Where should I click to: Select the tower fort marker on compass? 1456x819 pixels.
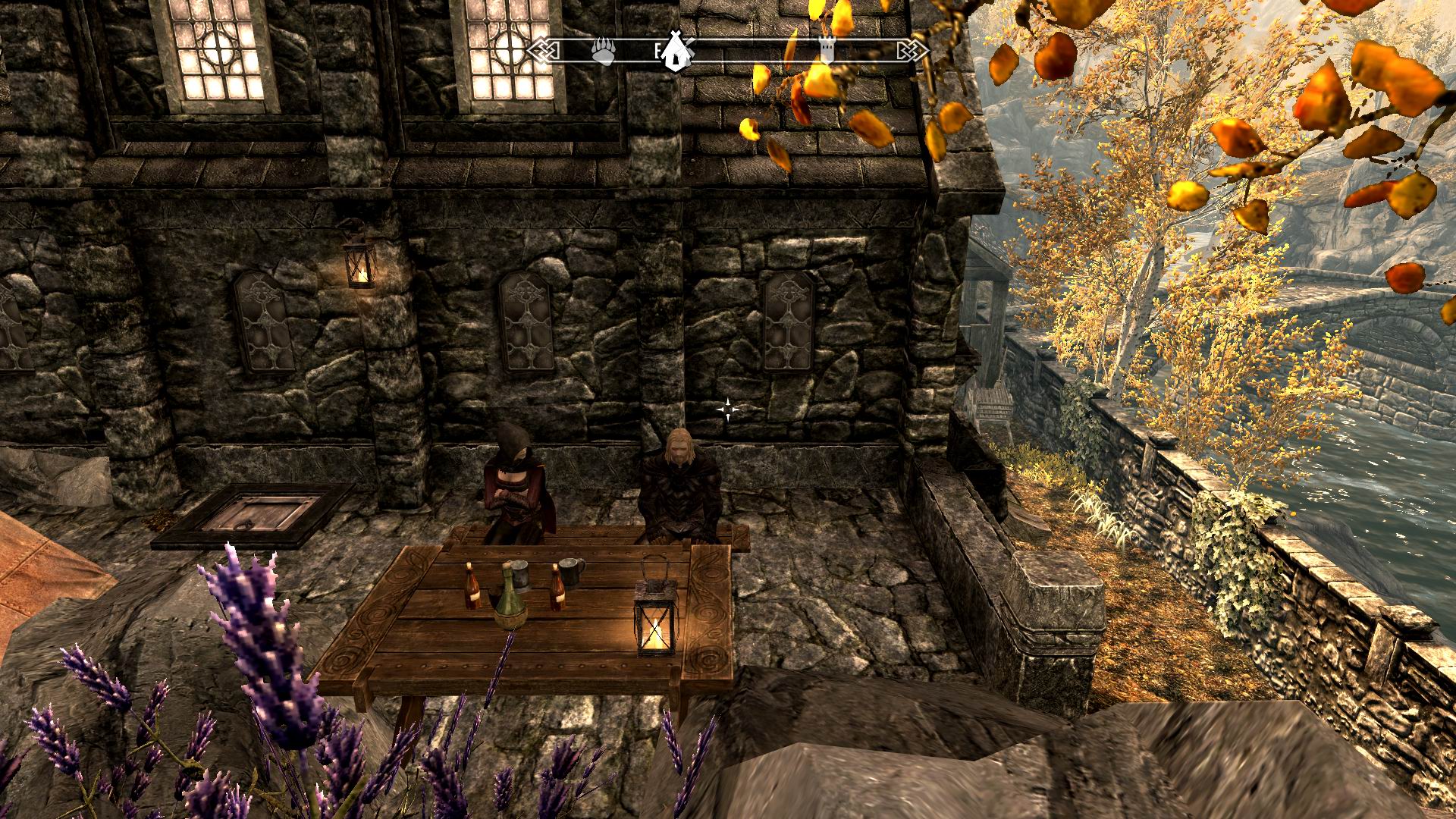coord(827,48)
